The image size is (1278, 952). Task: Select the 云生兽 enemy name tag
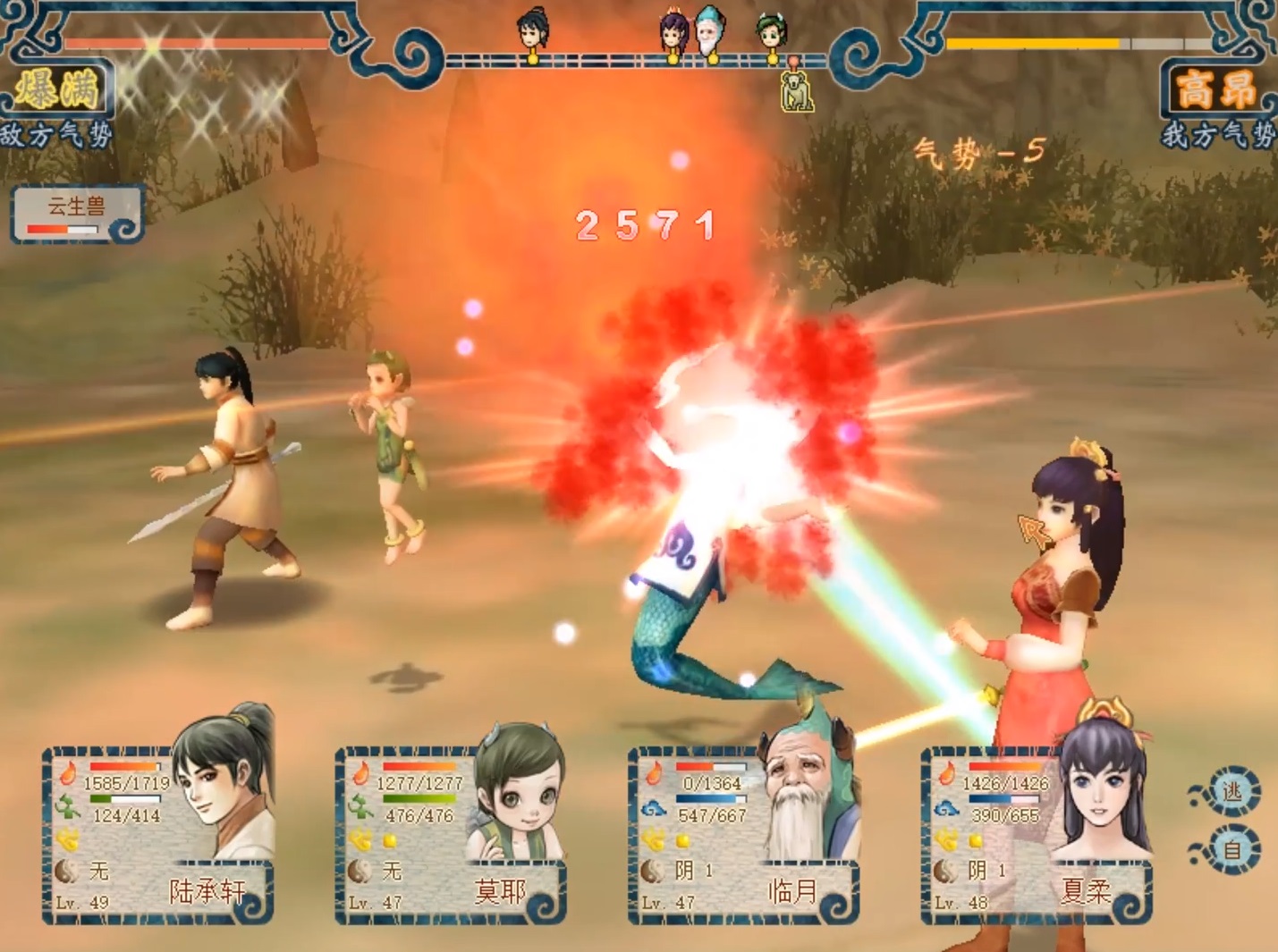[77, 214]
